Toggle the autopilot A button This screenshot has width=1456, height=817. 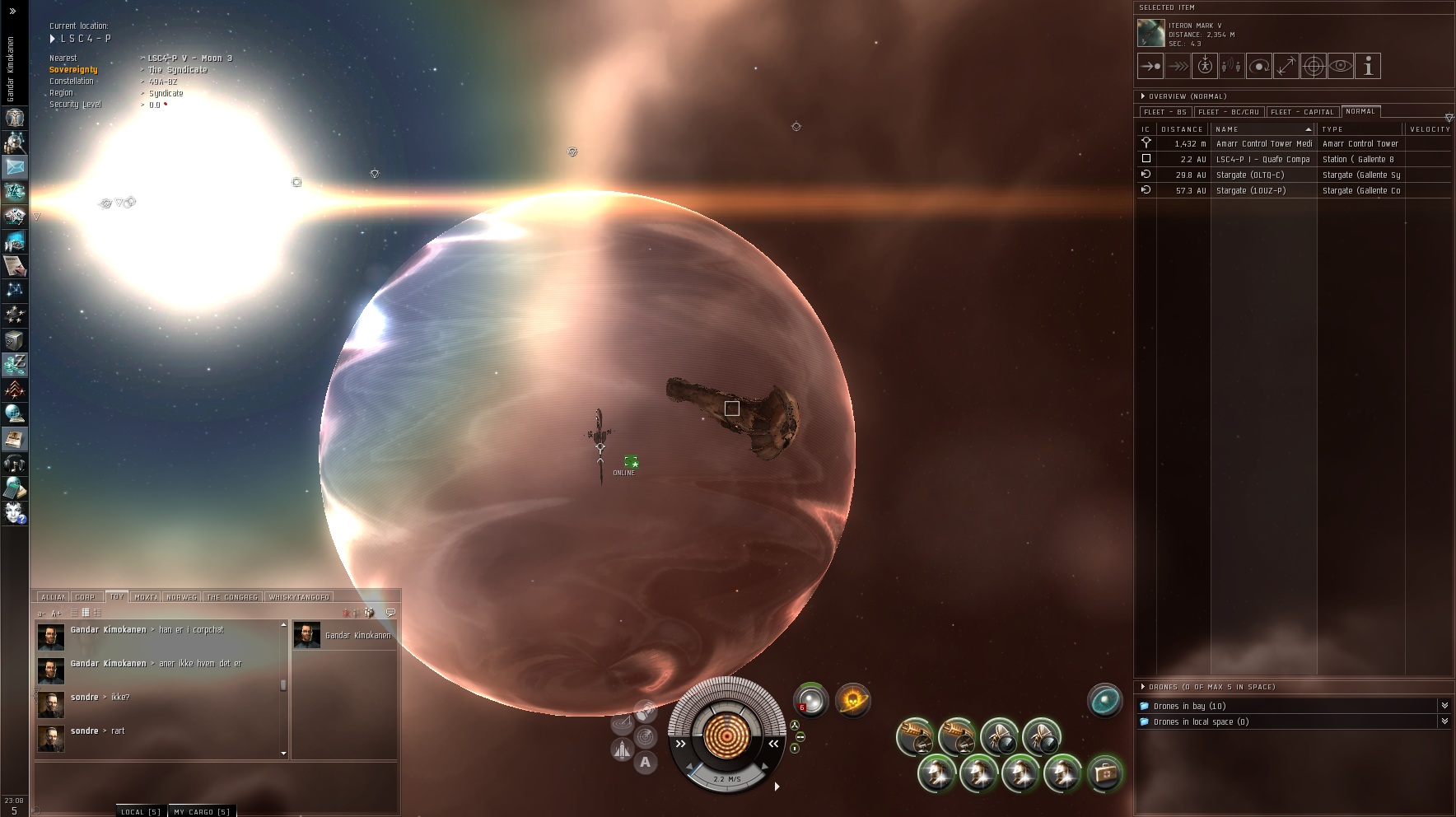coord(645,762)
